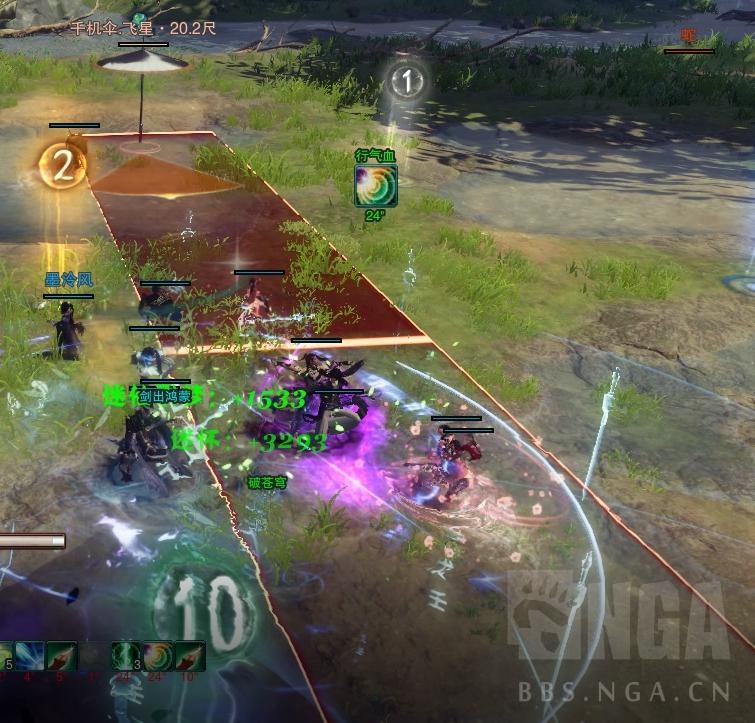Screen dimensions: 755x723
Task: Click the 行气血 buff icon with the label above it
Action: (x=376, y=186)
